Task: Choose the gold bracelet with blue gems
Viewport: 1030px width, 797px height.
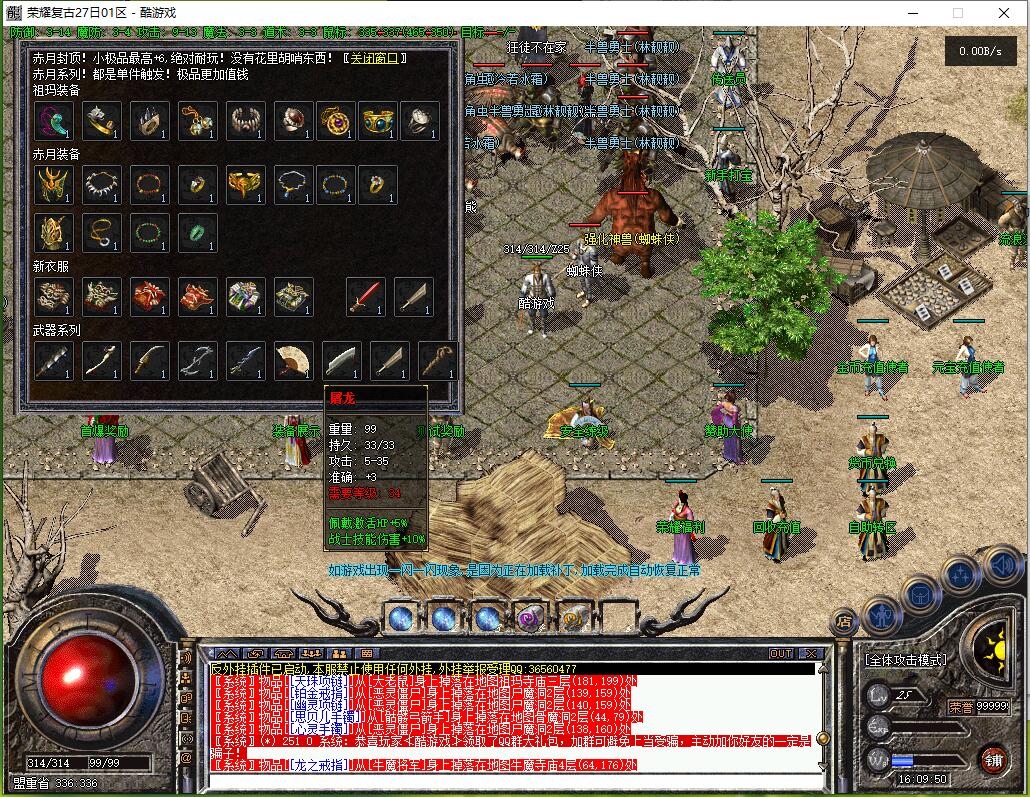Action: click(379, 121)
